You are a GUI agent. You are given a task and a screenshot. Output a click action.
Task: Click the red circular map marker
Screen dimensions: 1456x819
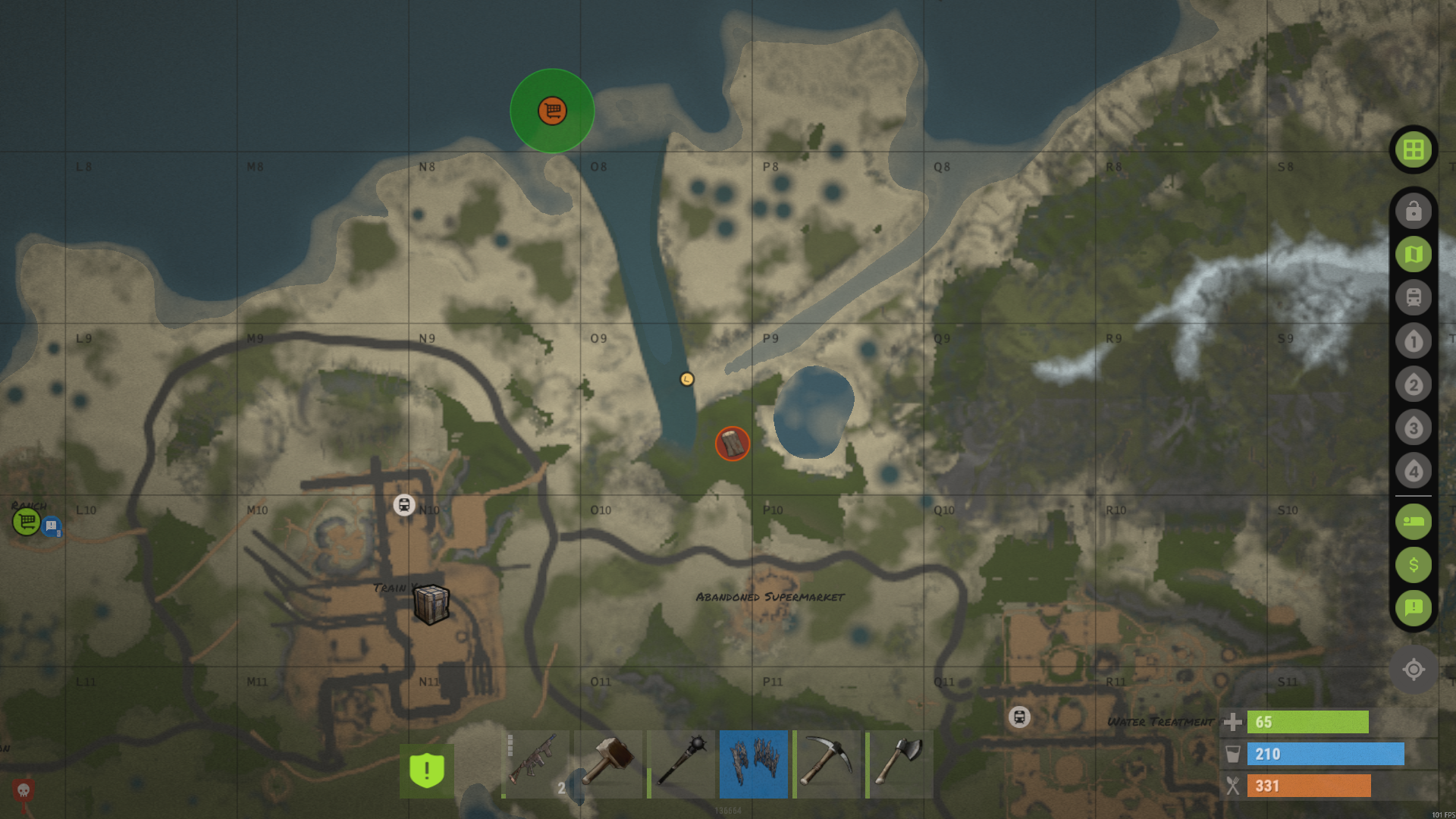(732, 444)
